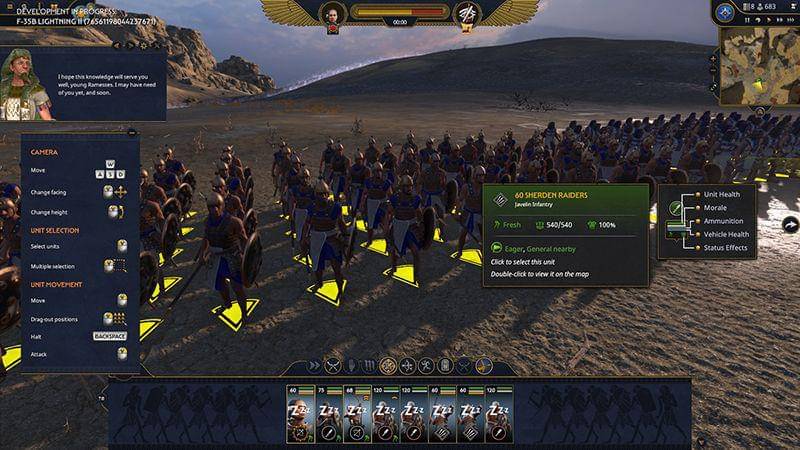Close the advisor dialogue panel

pos(157,45)
